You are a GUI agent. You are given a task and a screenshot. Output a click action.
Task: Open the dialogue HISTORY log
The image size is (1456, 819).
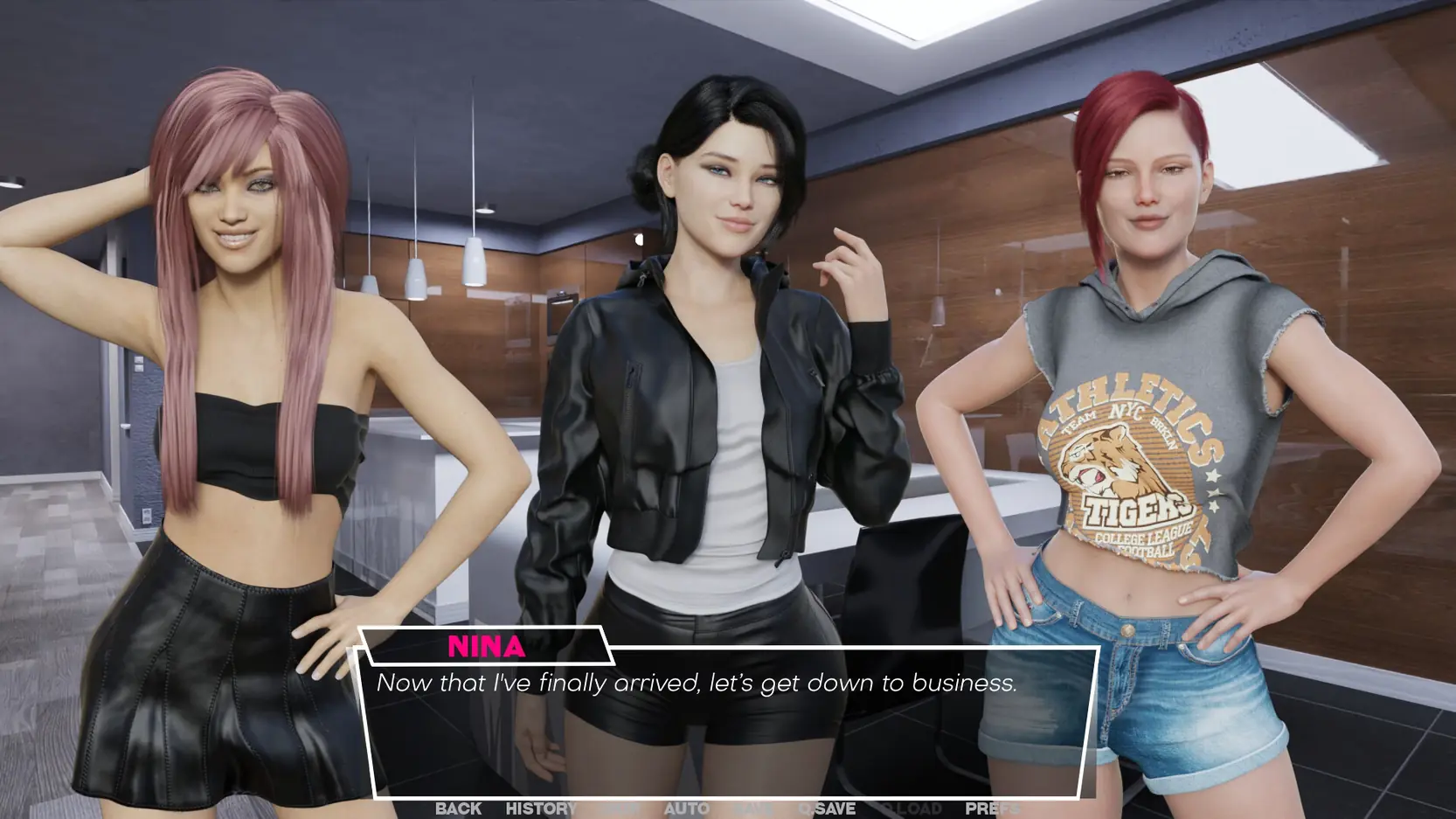541,809
